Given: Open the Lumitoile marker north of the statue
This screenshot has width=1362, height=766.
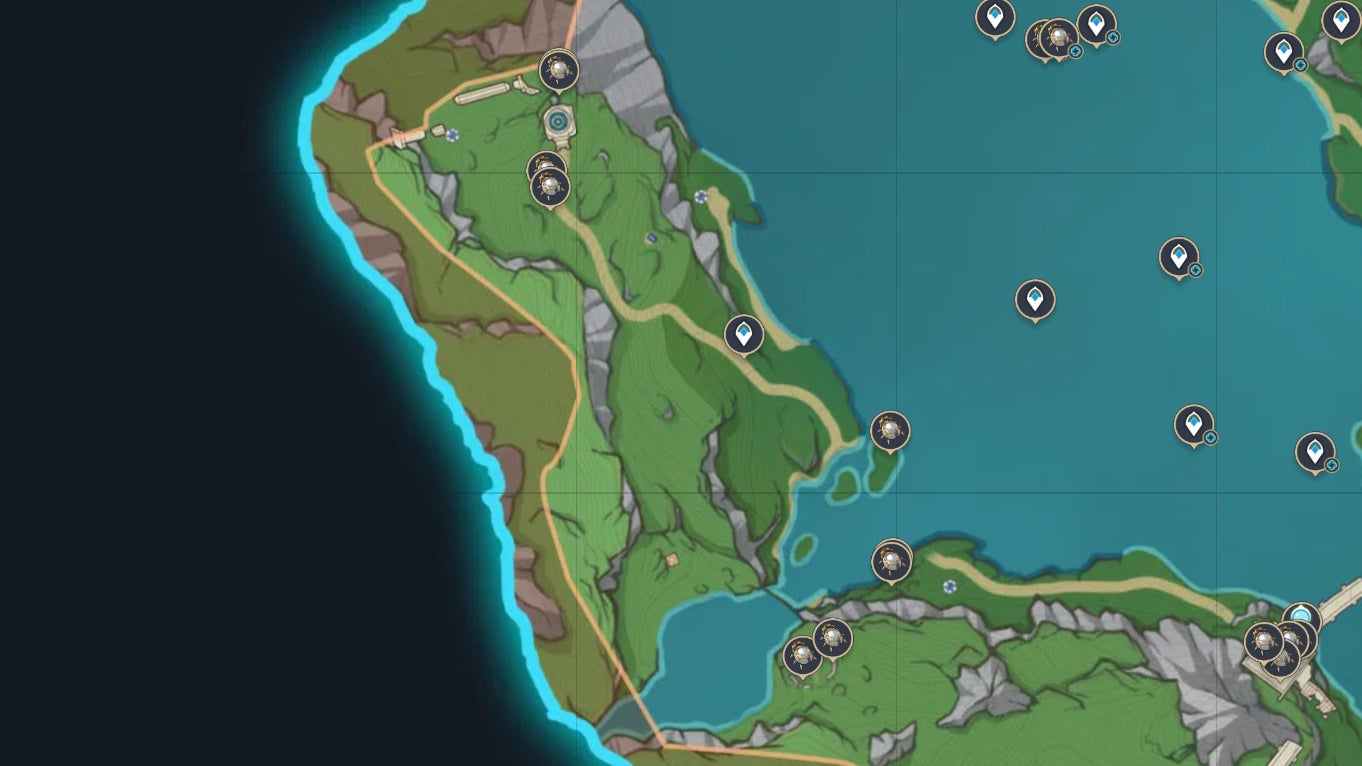Looking at the screenshot, I should (x=558, y=70).
